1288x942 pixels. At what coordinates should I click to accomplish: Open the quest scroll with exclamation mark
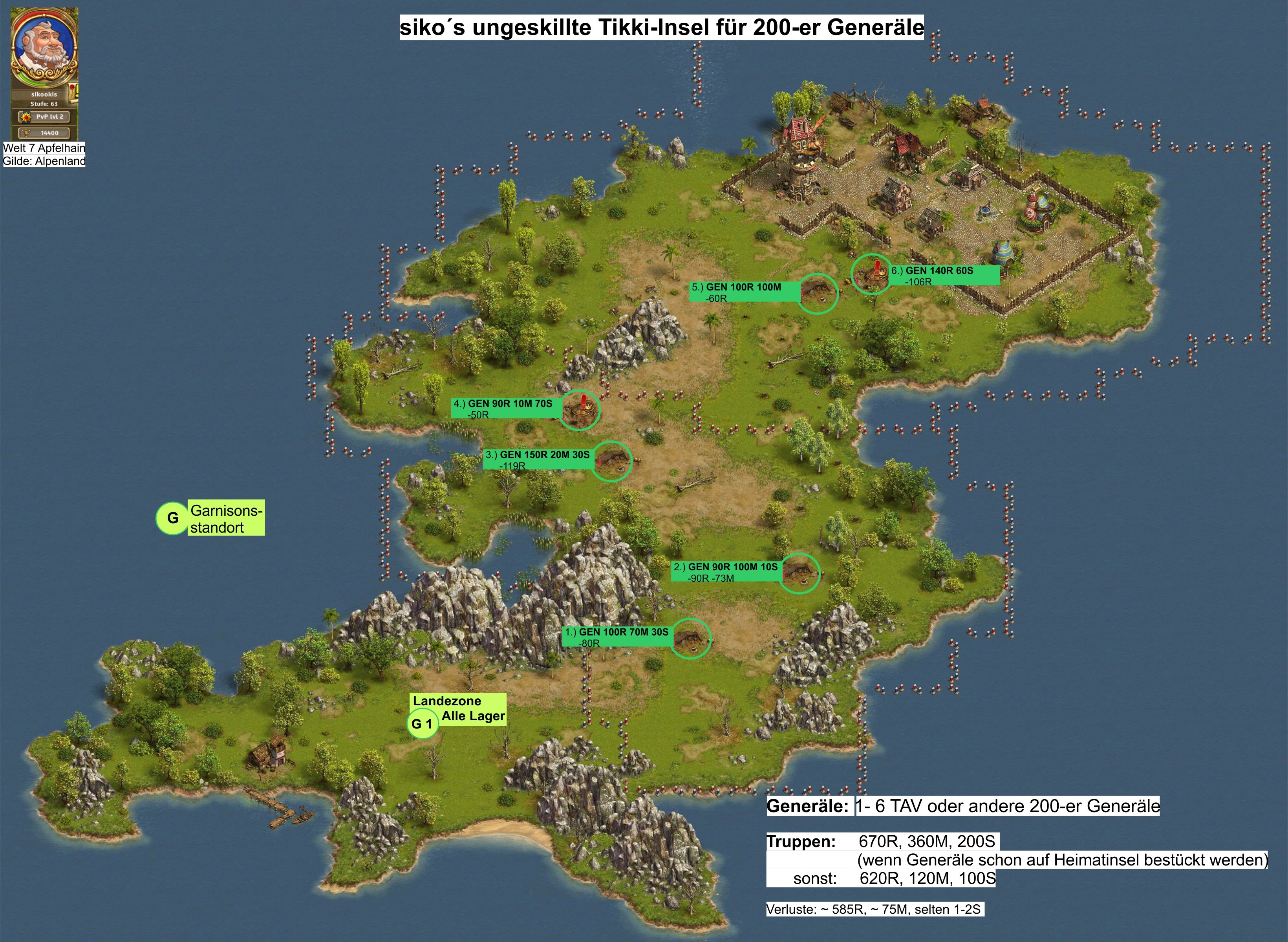pyautogui.click(x=73, y=91)
